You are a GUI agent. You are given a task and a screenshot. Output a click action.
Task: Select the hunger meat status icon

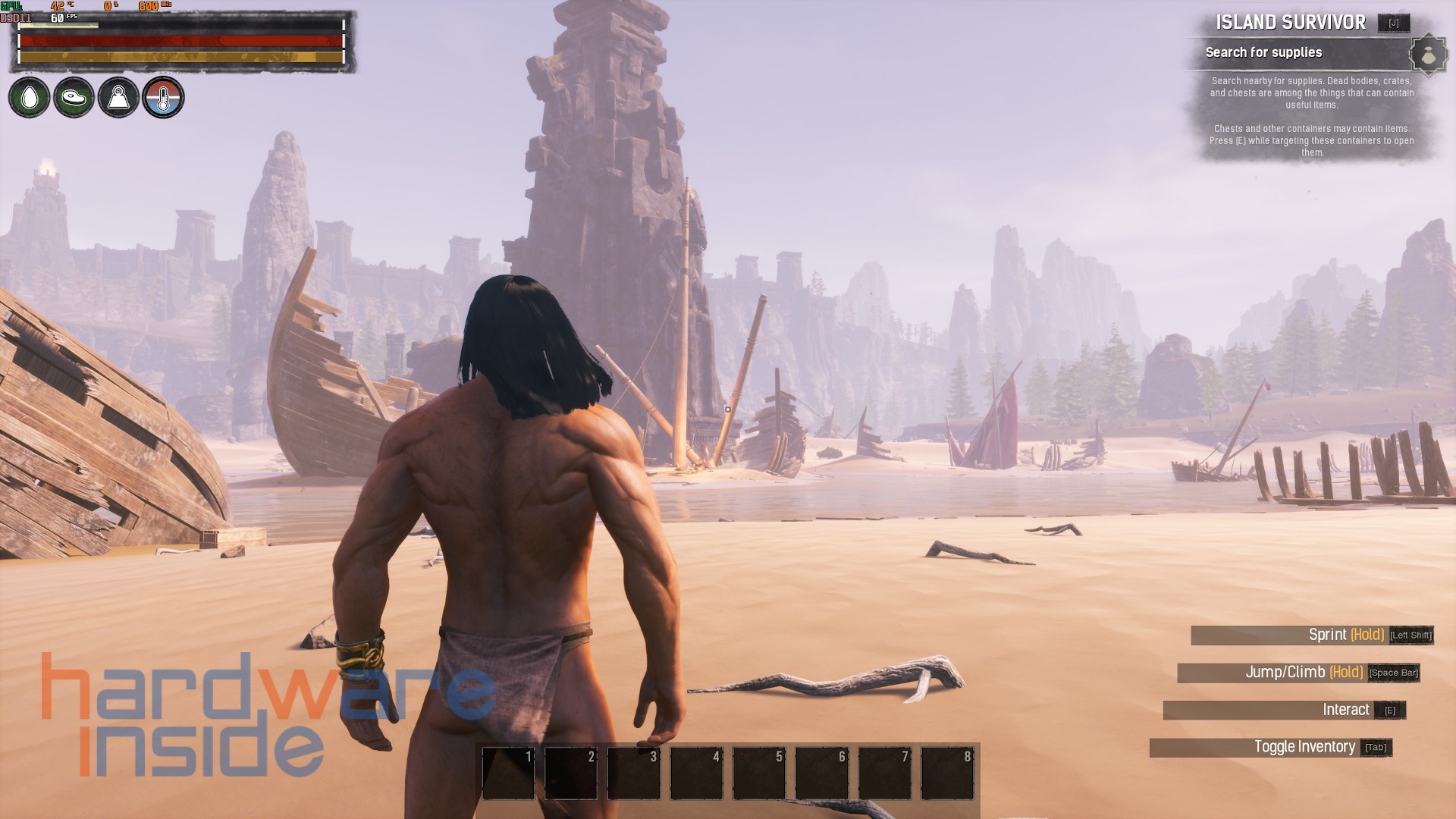point(74,98)
